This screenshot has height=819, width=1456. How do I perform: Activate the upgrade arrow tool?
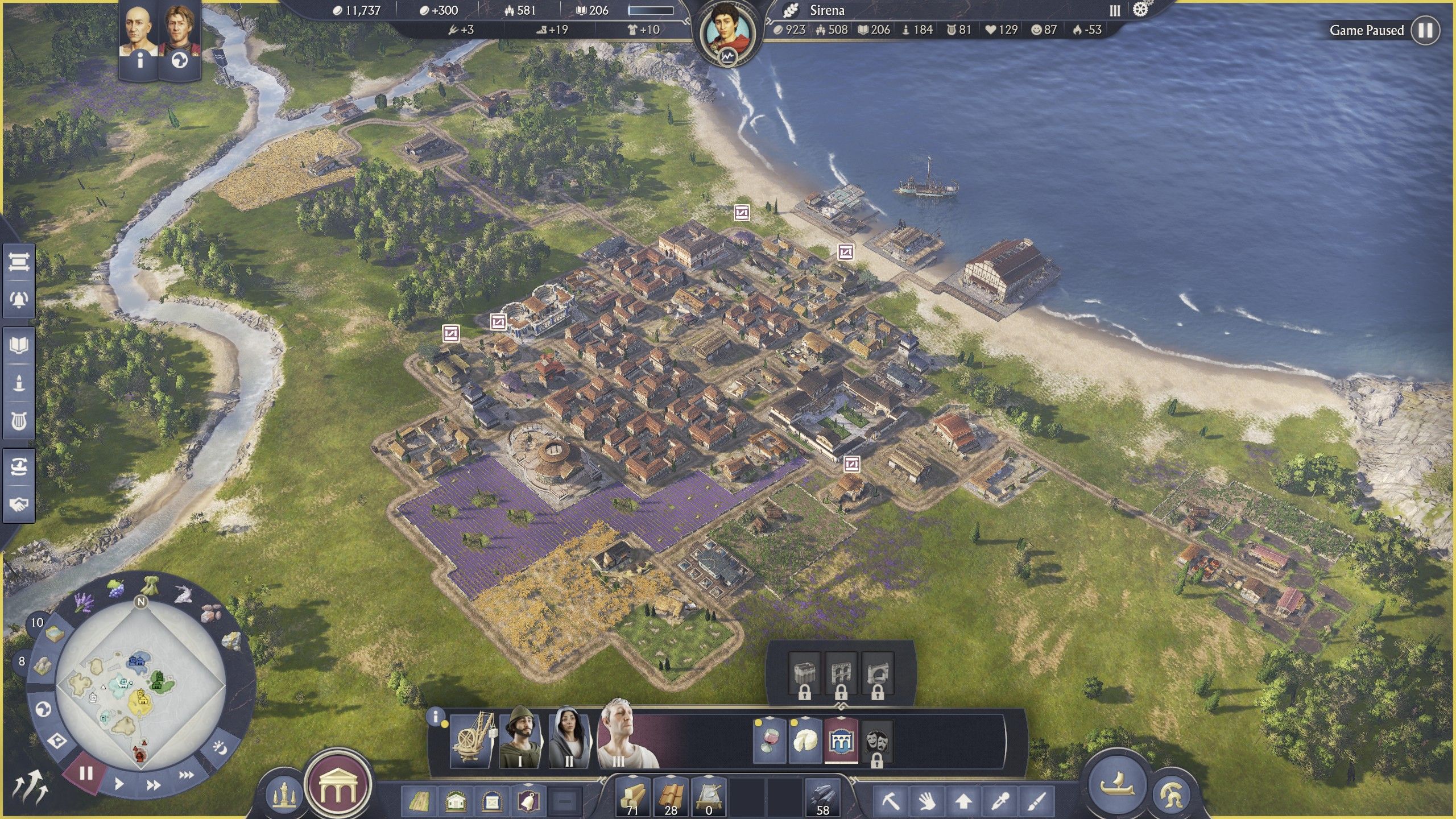[963, 802]
